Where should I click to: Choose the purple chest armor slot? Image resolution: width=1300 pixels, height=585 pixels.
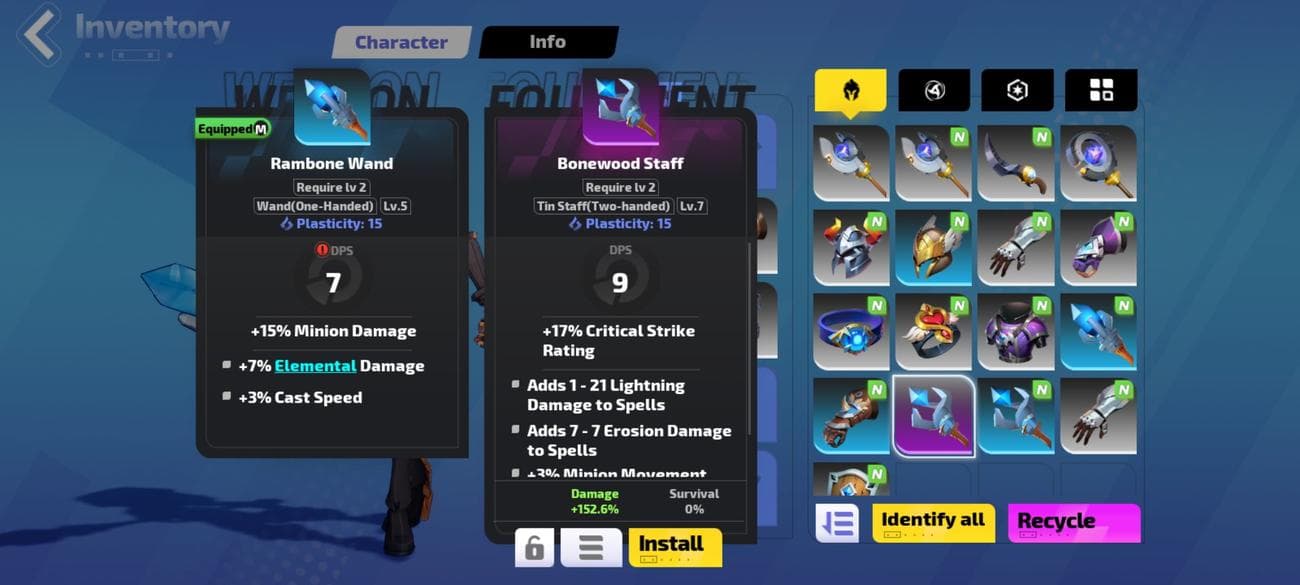[x=1015, y=331]
